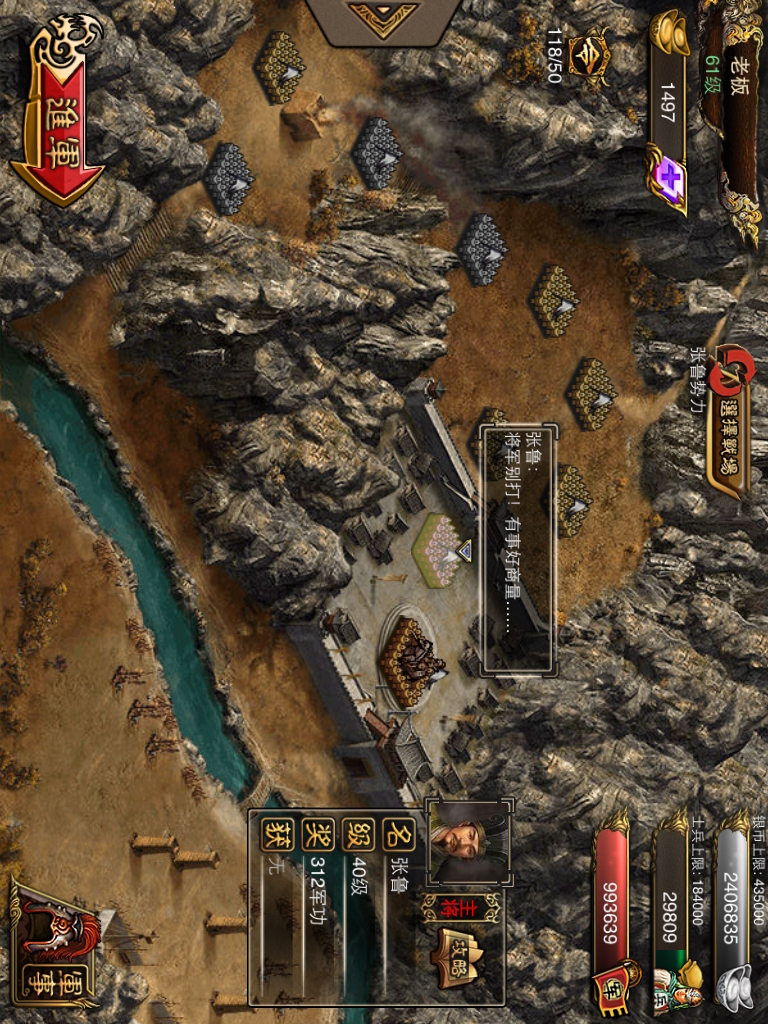Click the purple plus to add gold

tap(666, 178)
